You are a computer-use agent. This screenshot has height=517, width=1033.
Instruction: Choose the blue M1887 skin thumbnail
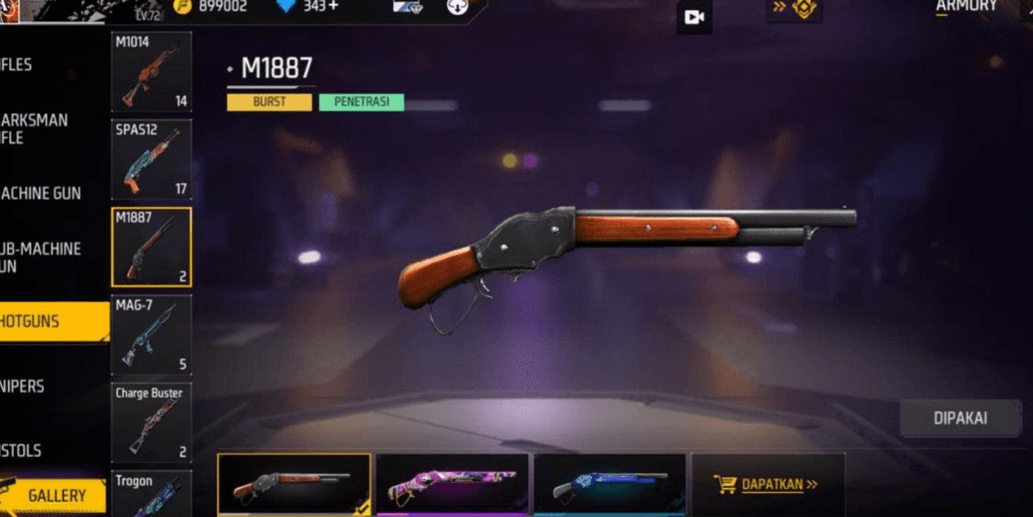click(609, 485)
